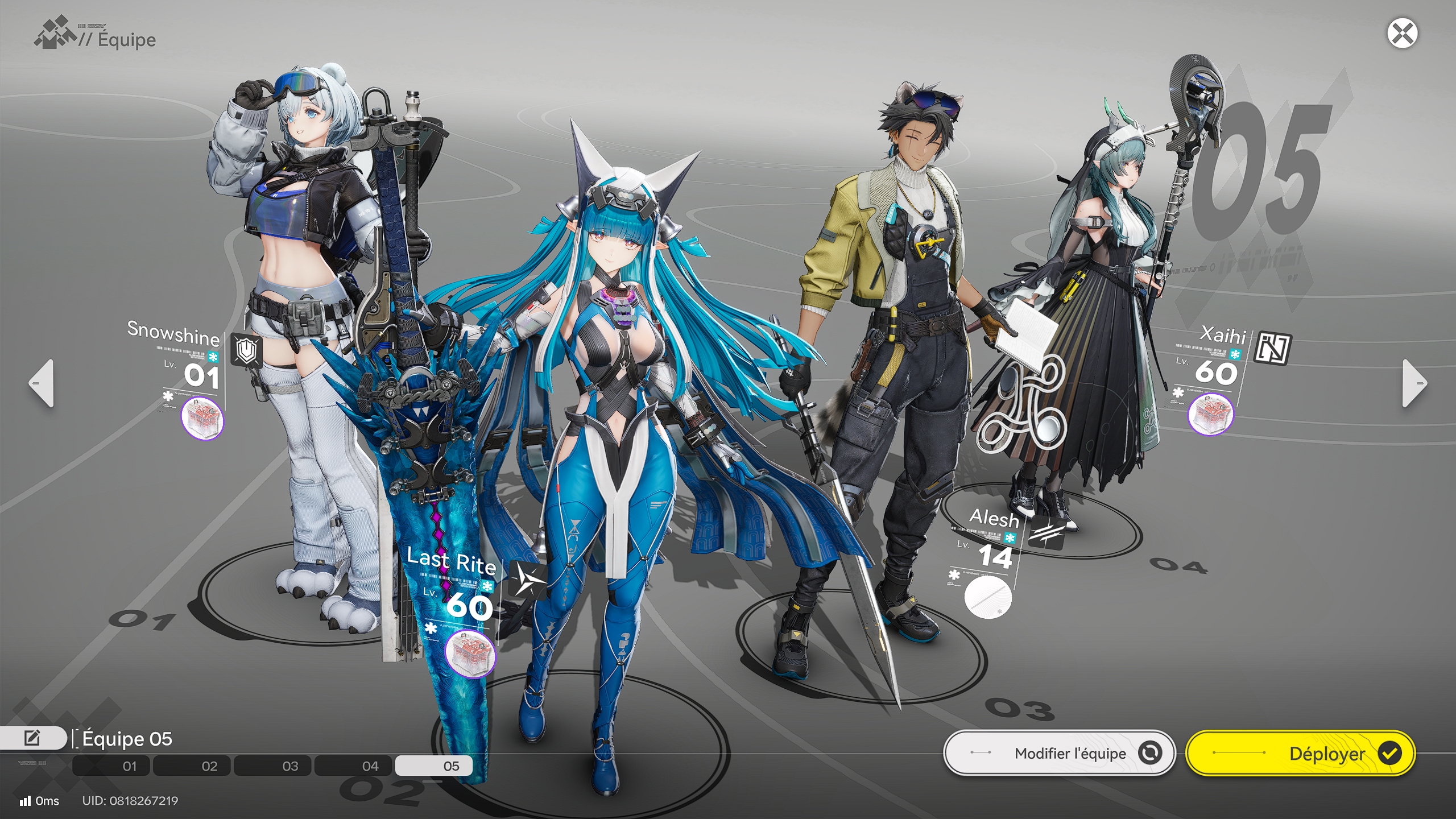The height and width of the screenshot is (819, 1456).
Task: Click Alesh's triple-slash class icon
Action: 1046,533
